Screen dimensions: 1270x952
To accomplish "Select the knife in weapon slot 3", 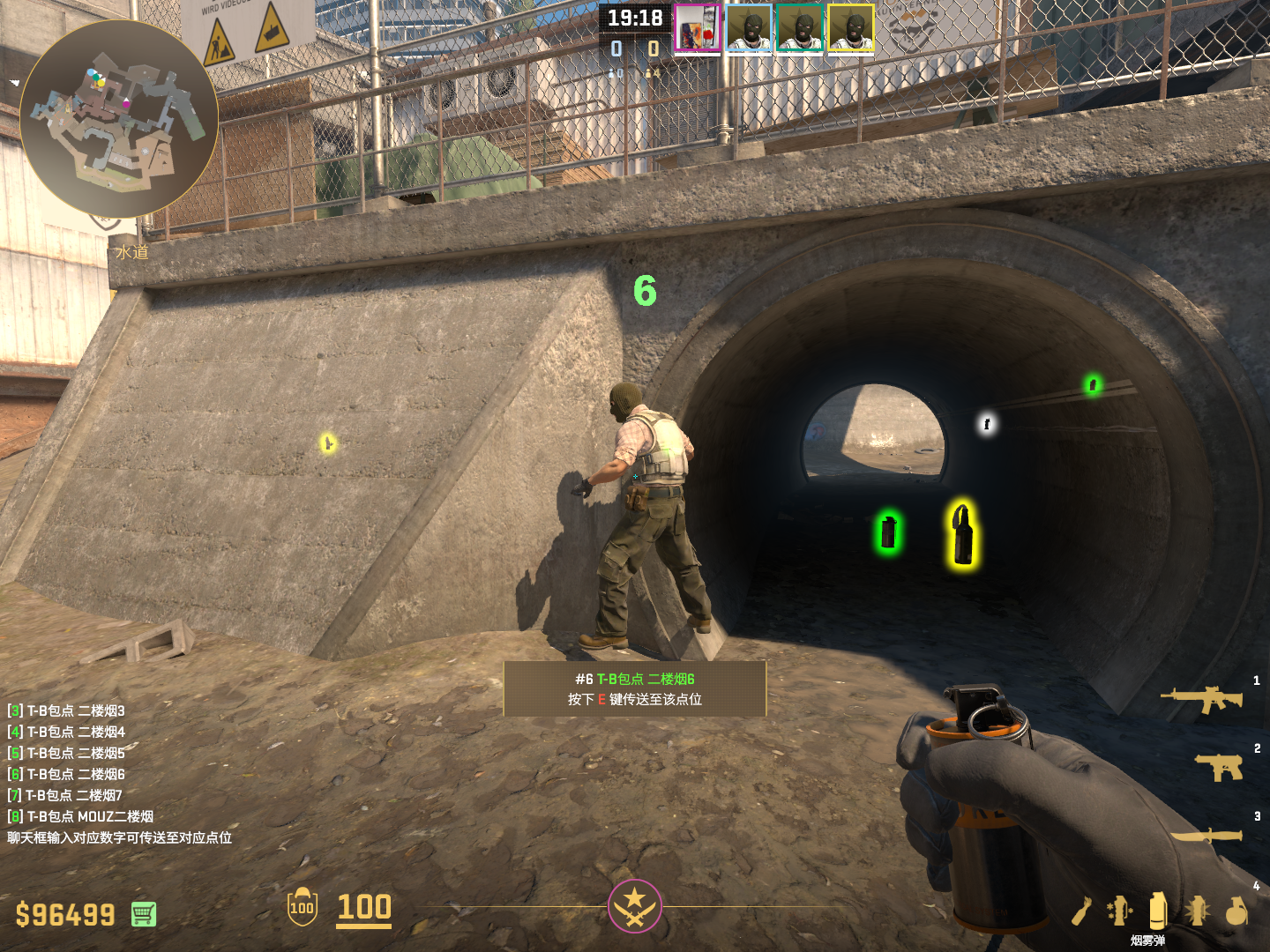I will tap(1206, 835).
